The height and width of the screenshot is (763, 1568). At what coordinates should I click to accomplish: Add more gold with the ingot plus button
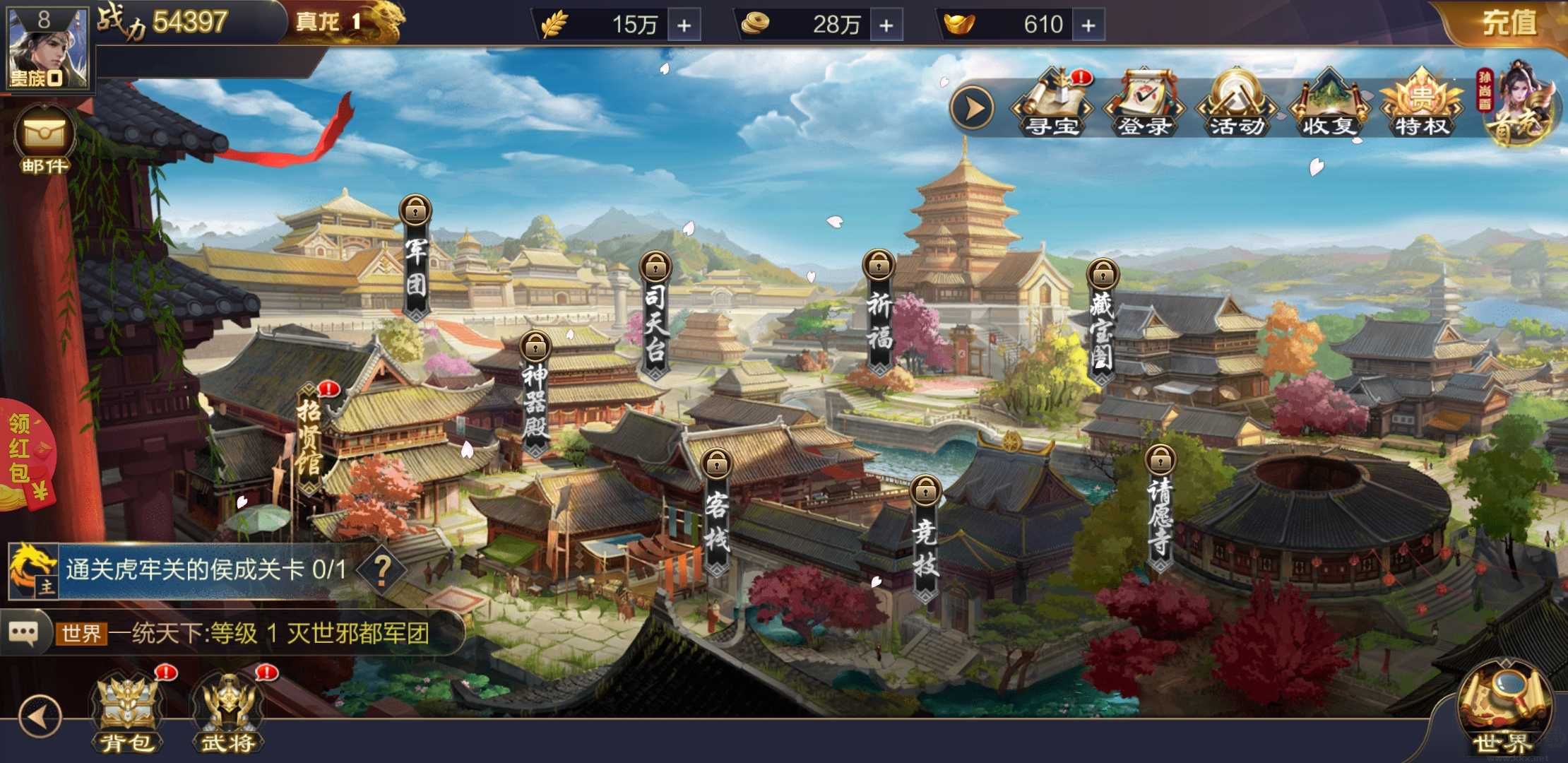point(1090,25)
